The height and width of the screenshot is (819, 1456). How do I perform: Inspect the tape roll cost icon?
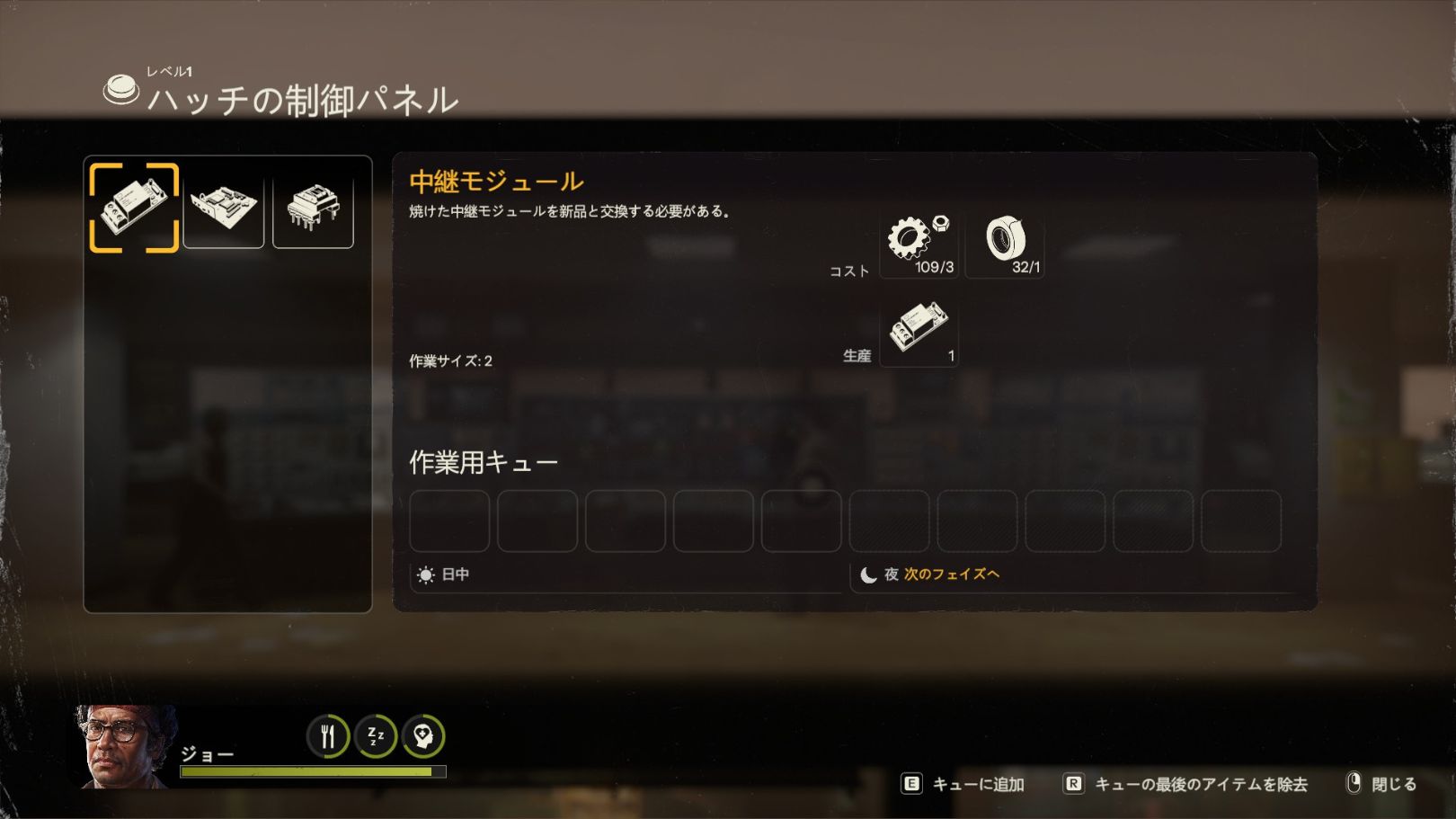click(x=1005, y=245)
